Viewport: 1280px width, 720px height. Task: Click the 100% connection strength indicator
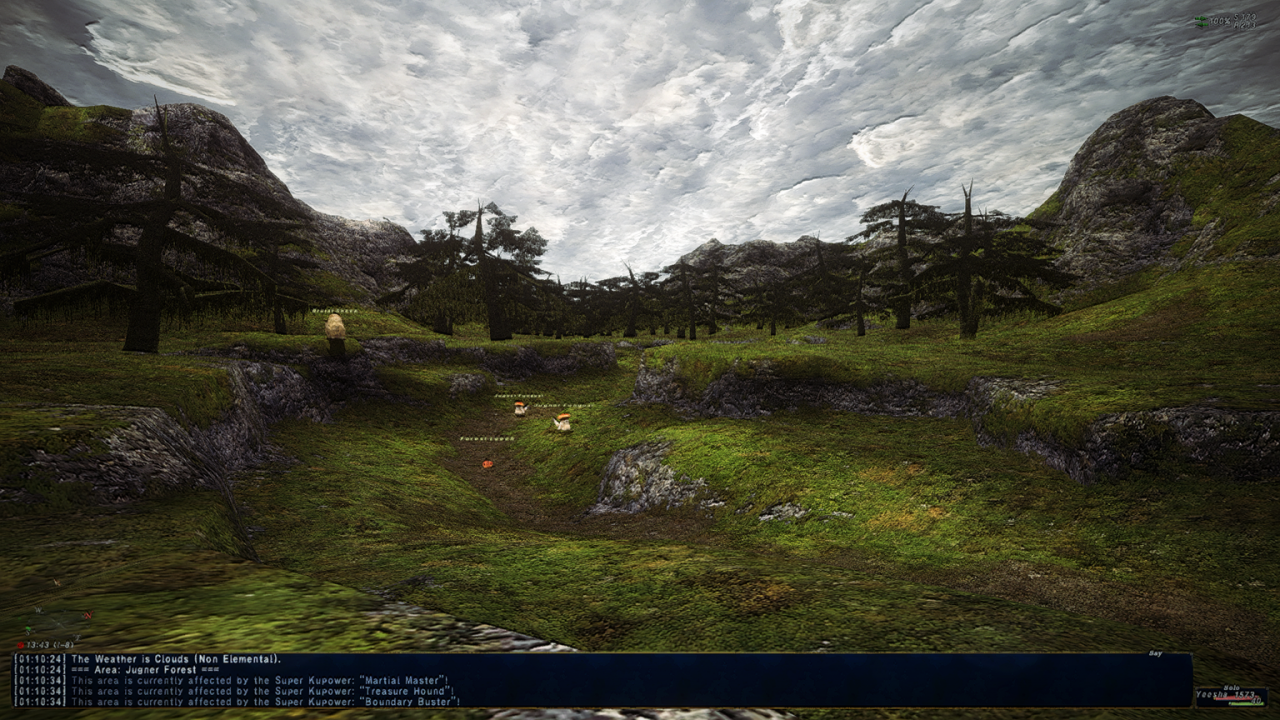point(1221,20)
